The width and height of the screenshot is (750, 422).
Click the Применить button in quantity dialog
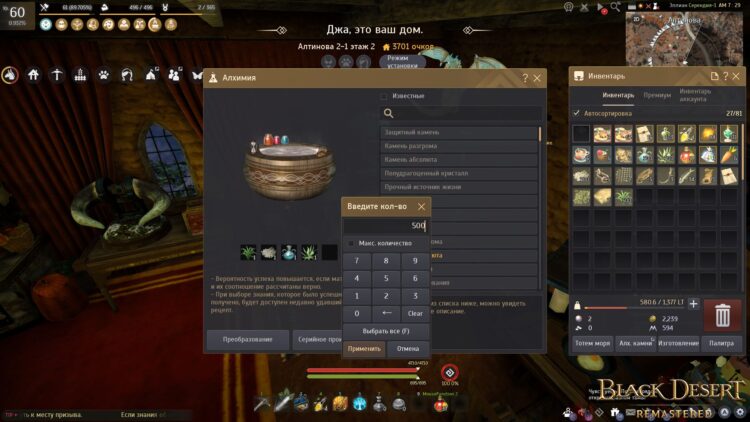pyautogui.click(x=364, y=349)
